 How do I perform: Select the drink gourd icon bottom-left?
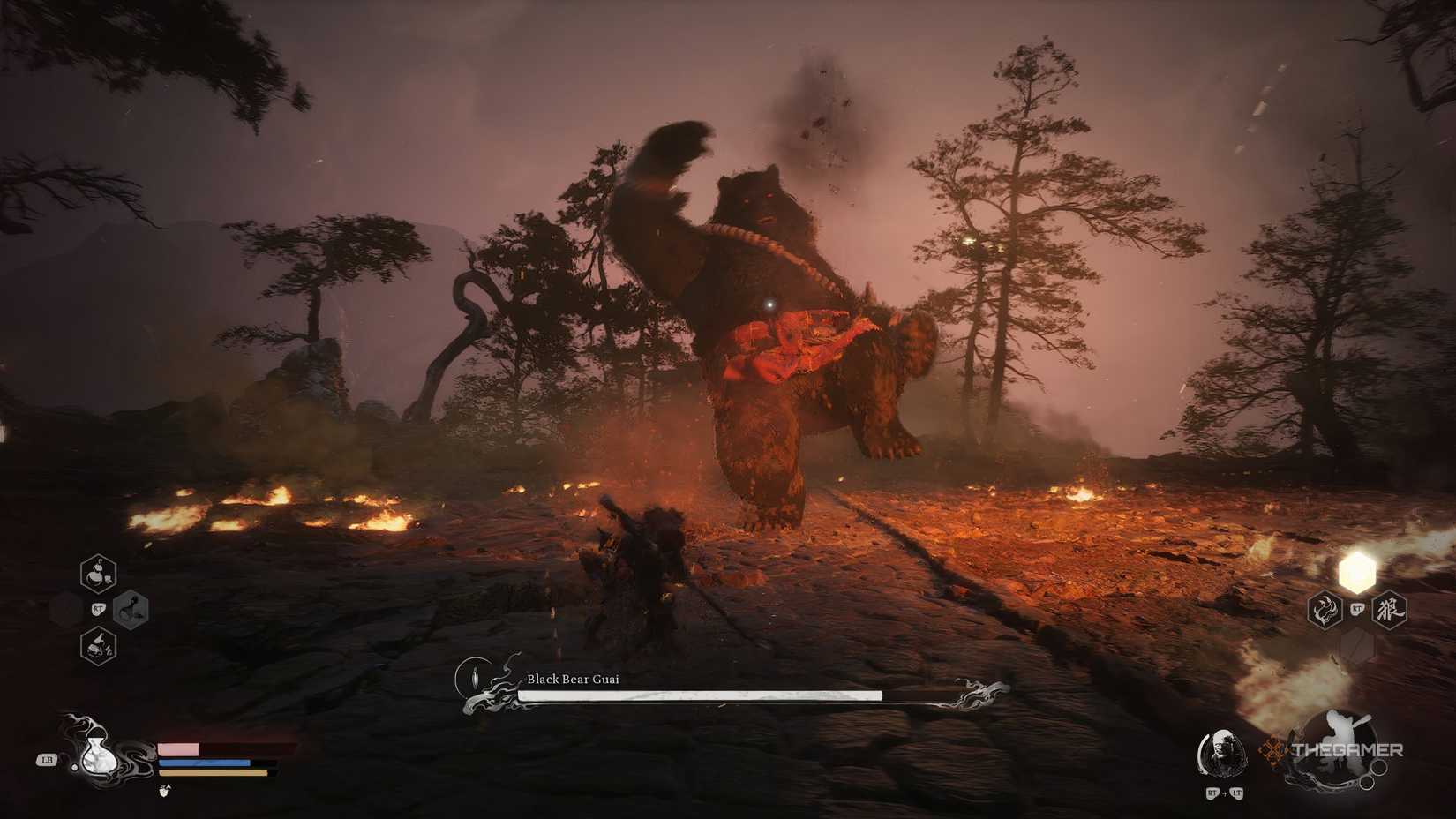pyautogui.click(x=98, y=759)
